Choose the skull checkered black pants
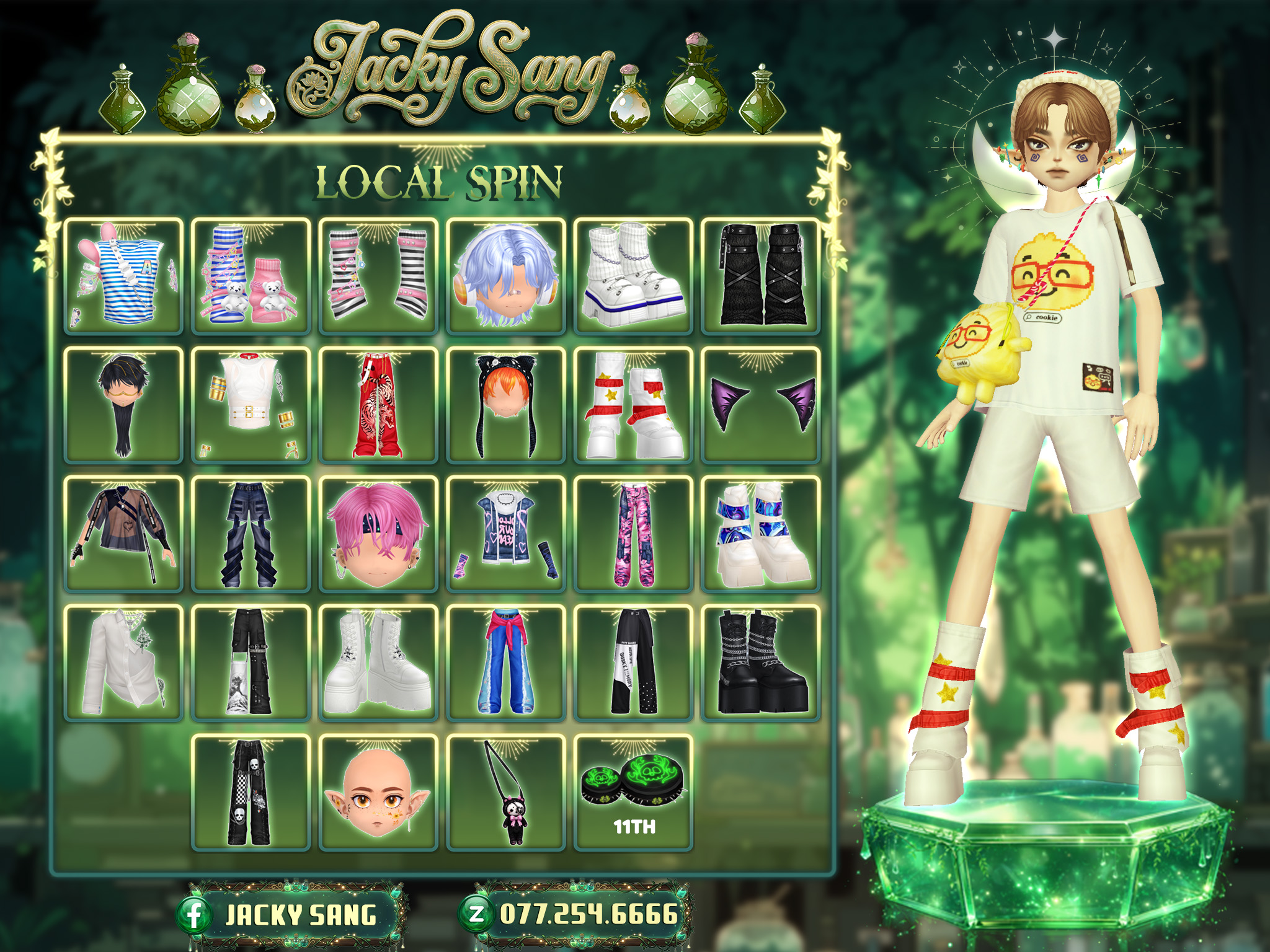 pos(251,792)
